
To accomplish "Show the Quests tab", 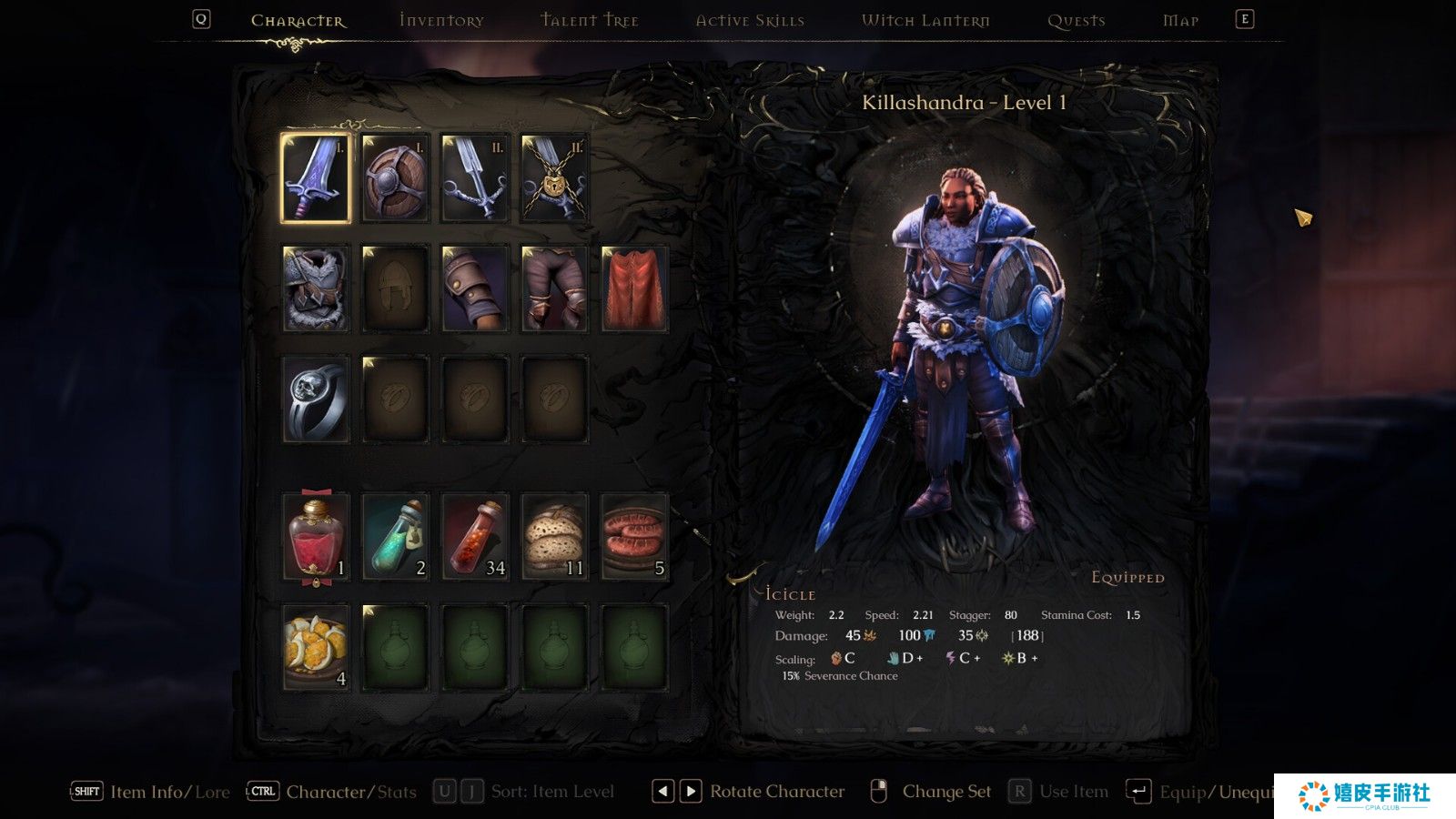I will tap(1076, 20).
